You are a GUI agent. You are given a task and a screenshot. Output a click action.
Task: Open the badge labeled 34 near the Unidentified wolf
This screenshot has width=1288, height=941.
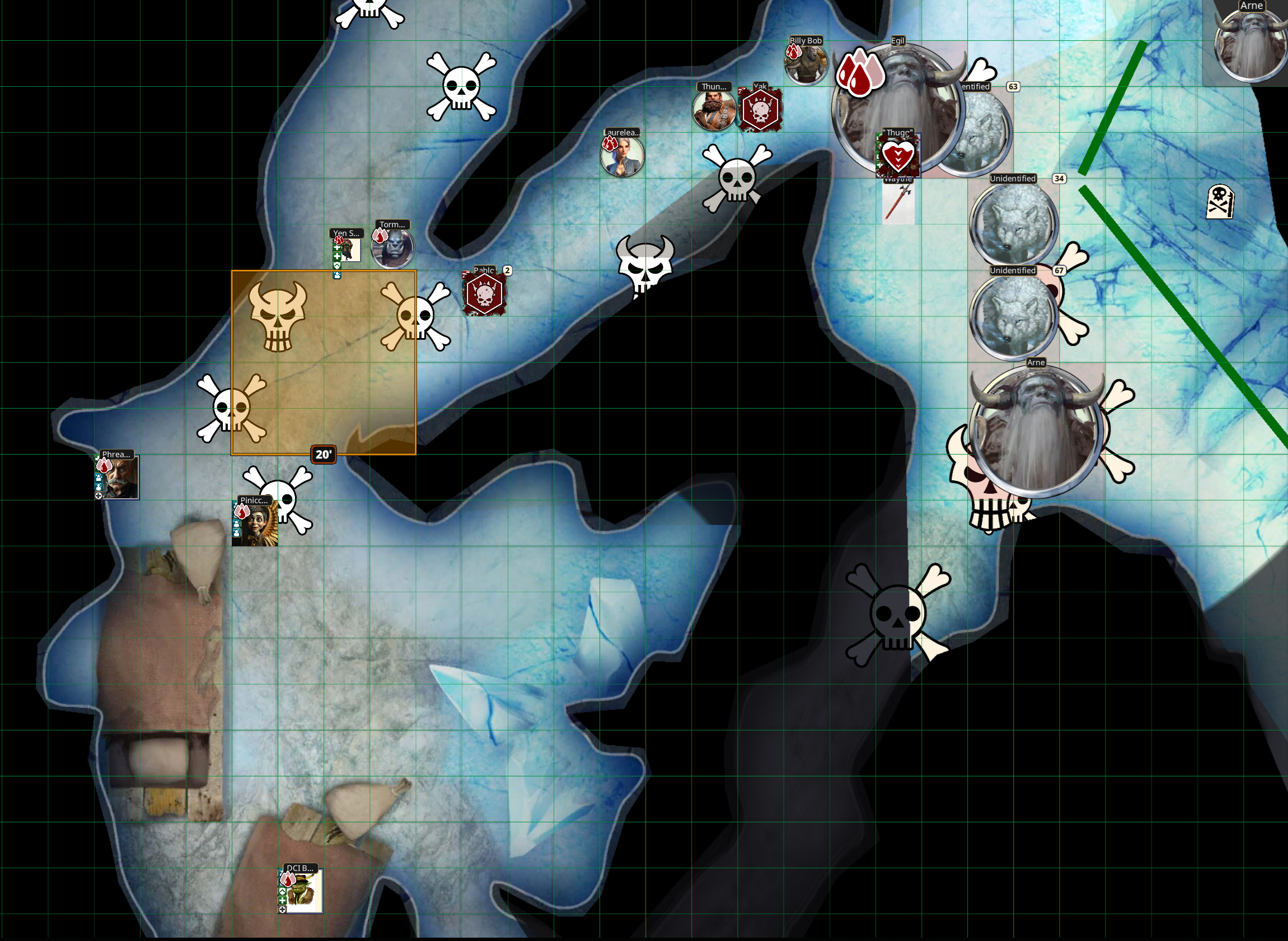pyautogui.click(x=1060, y=178)
